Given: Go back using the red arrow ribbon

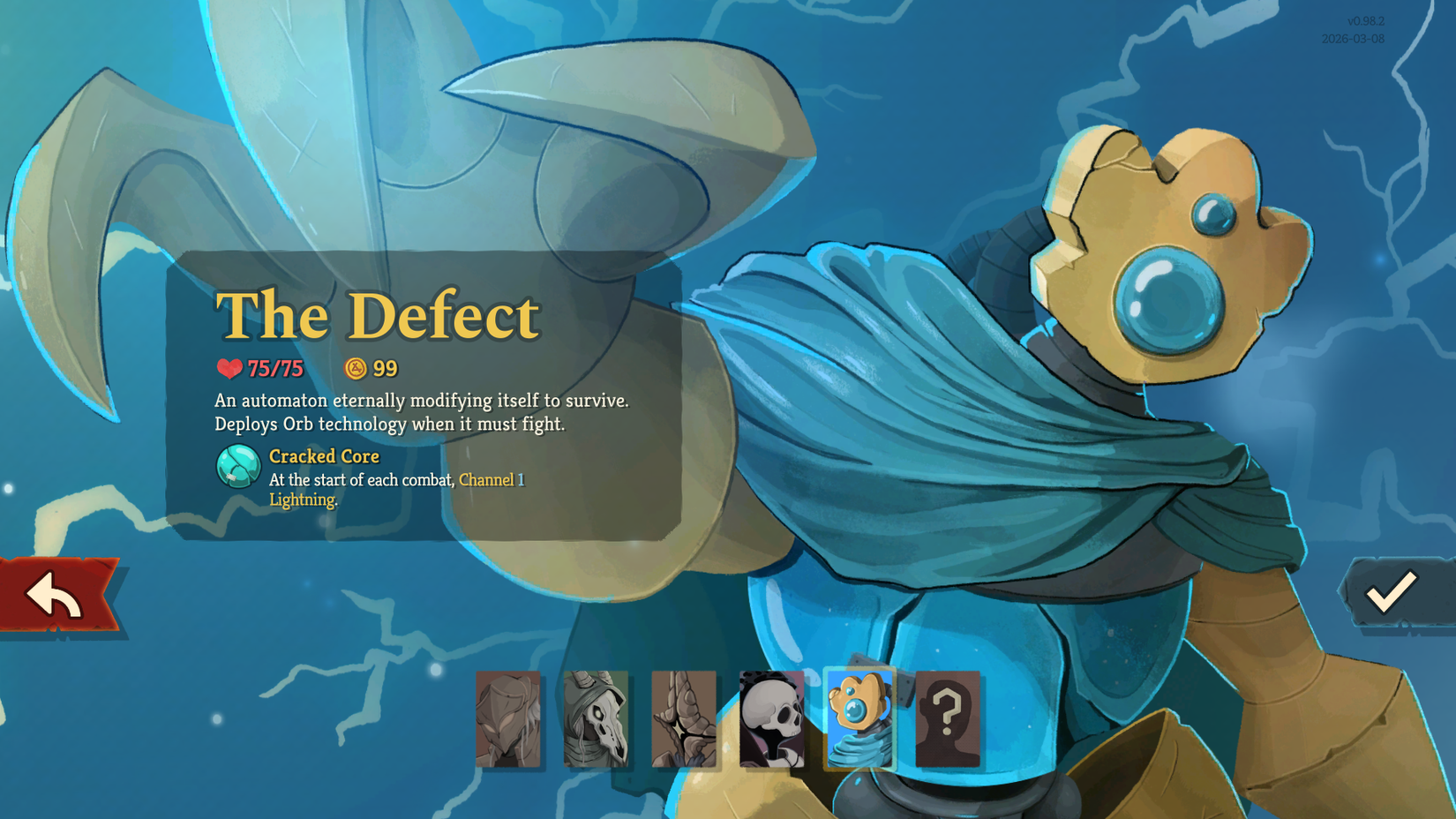Looking at the screenshot, I should pyautogui.click(x=53, y=593).
